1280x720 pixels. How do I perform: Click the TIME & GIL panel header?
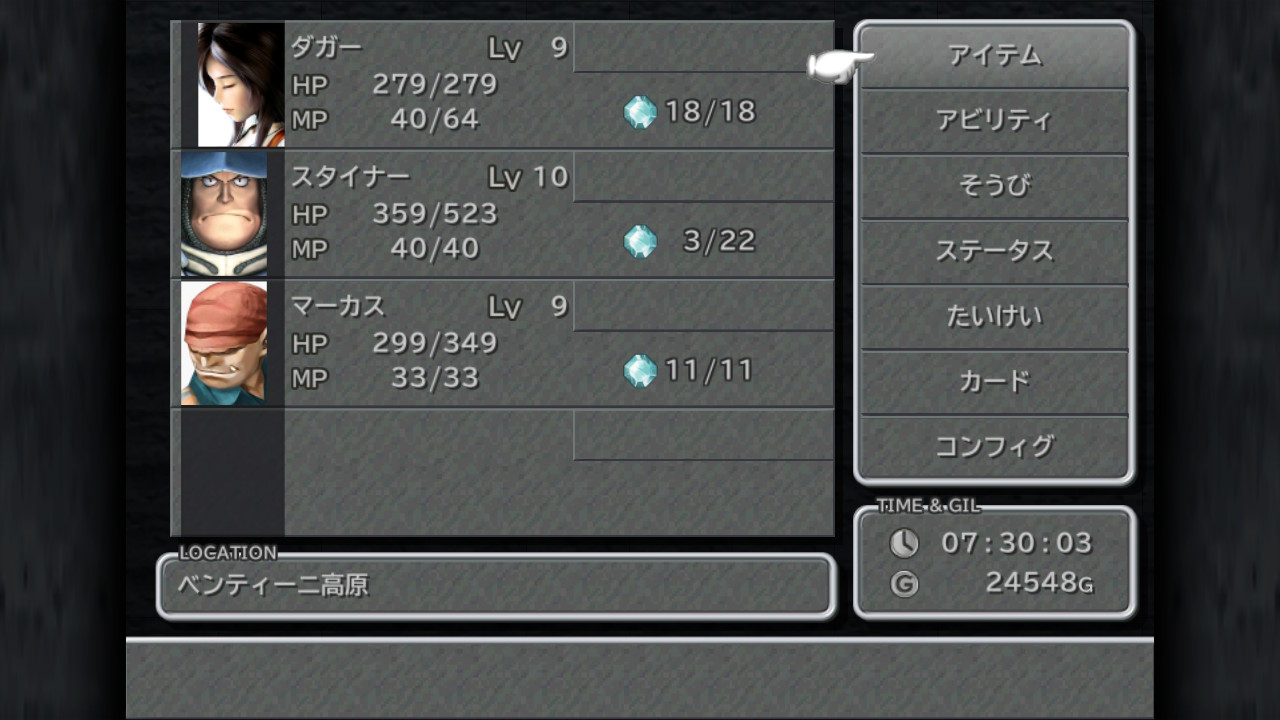point(925,506)
